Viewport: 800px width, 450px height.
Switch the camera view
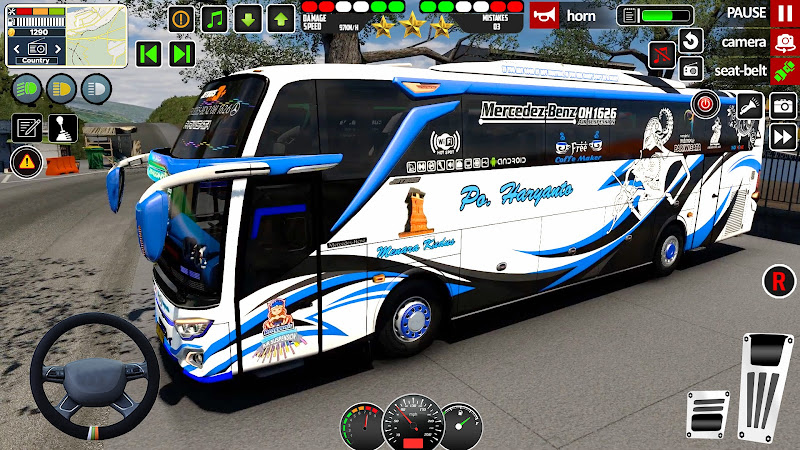point(783,43)
